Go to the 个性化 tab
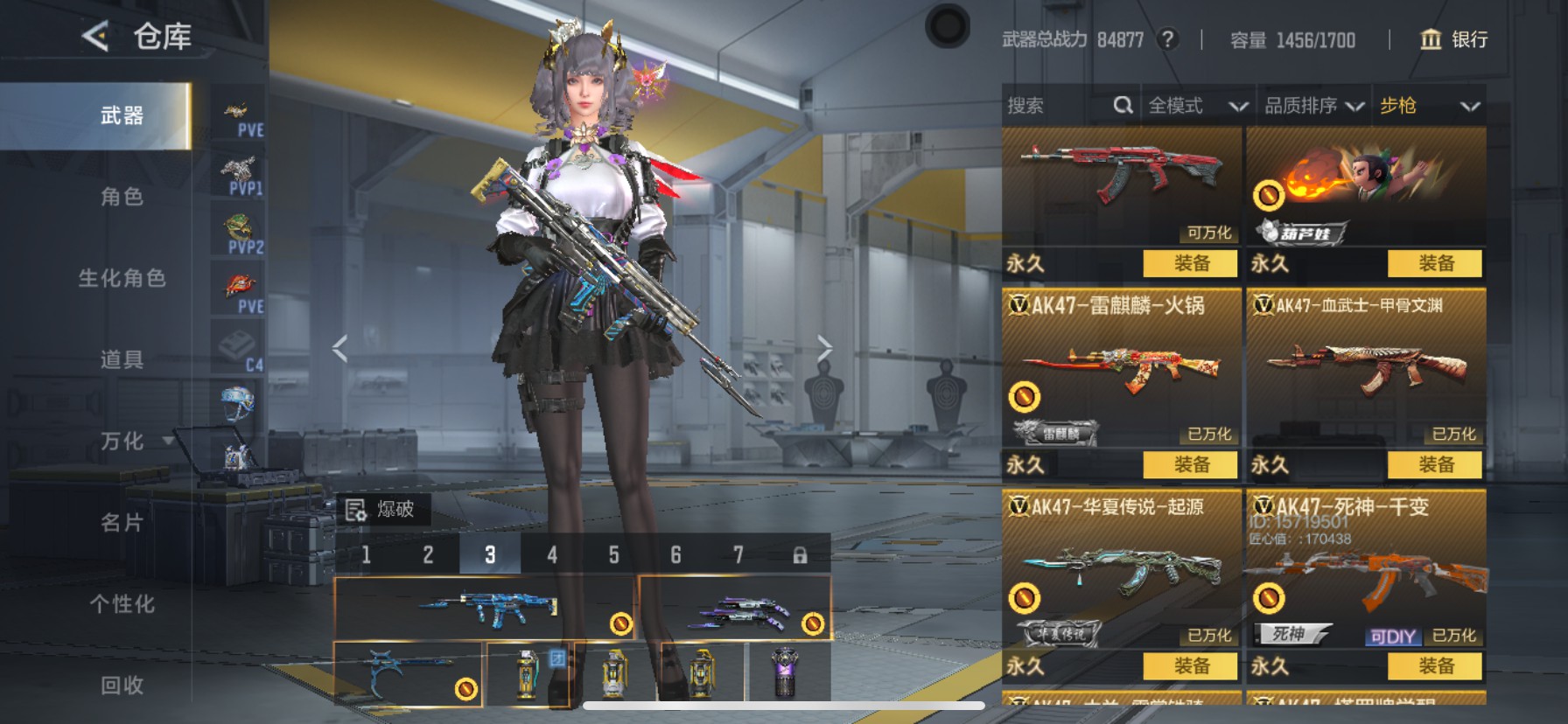 (x=122, y=604)
